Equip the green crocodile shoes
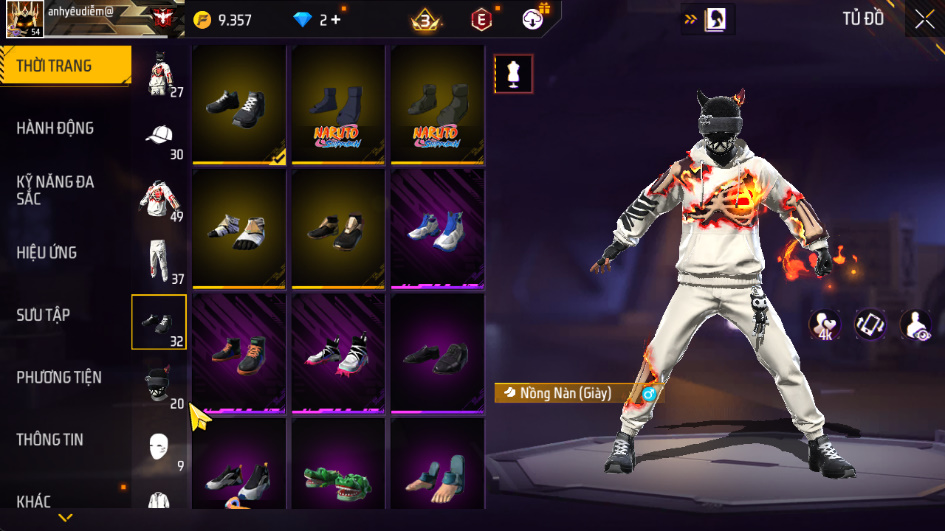The height and width of the screenshot is (531, 945). coord(338,471)
